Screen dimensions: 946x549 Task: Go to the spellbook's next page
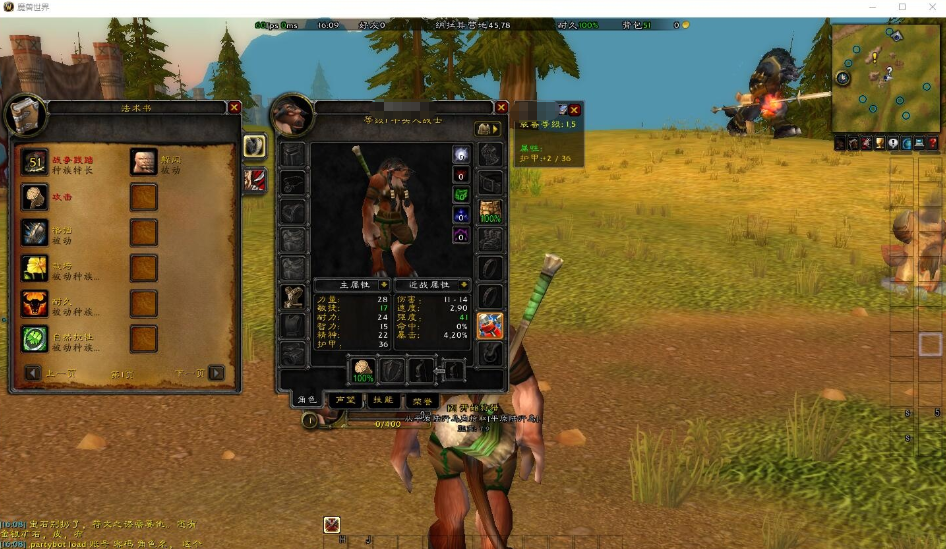pos(216,373)
